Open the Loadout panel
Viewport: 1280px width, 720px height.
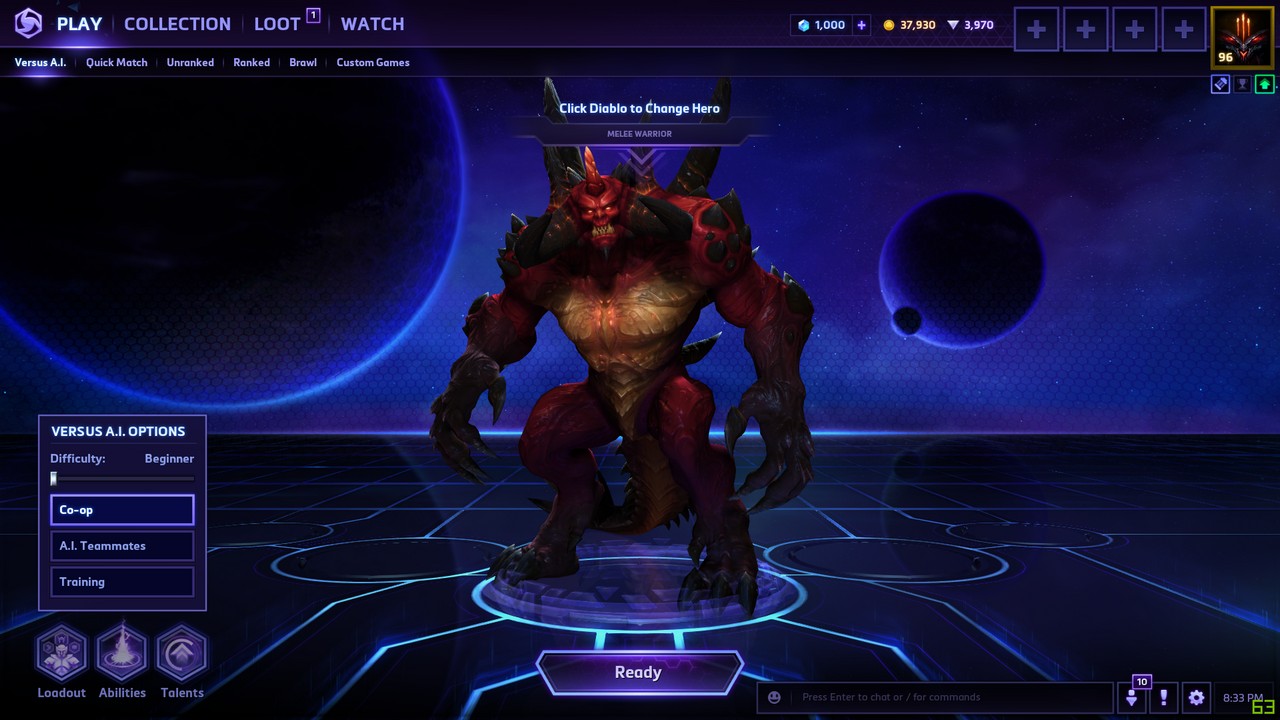pos(62,654)
